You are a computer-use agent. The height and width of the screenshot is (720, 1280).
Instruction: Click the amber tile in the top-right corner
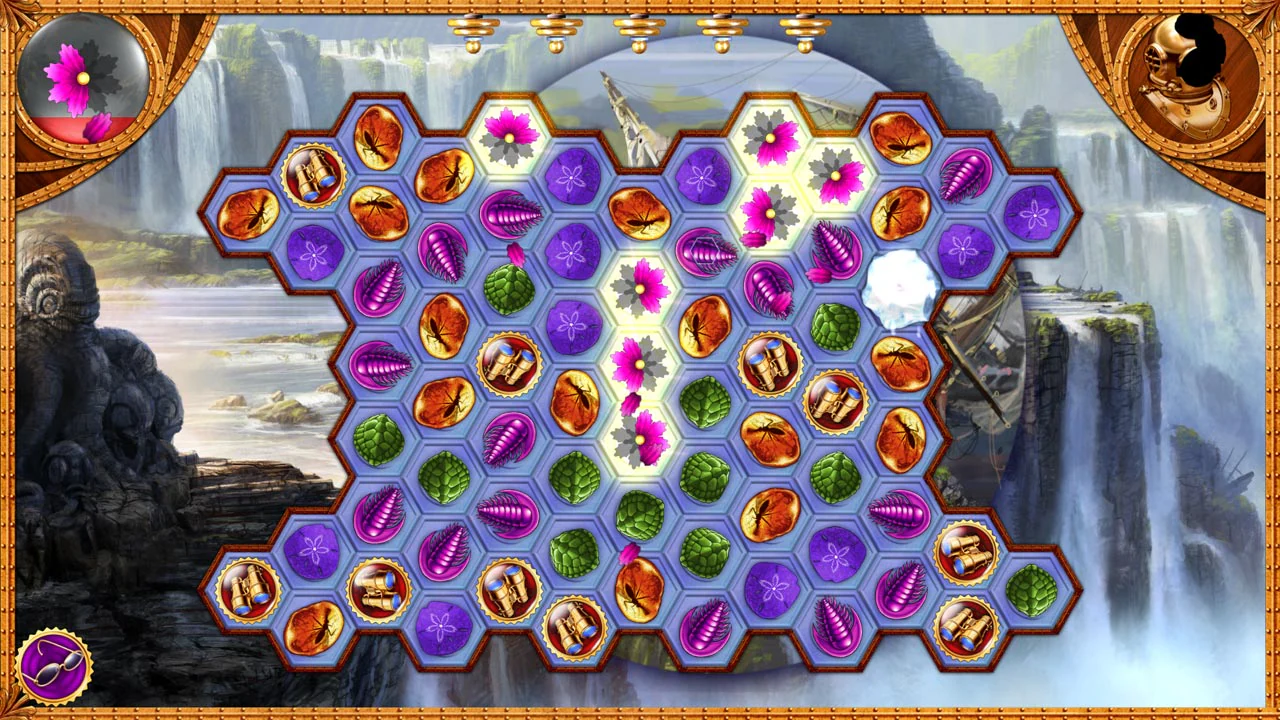coord(899,137)
